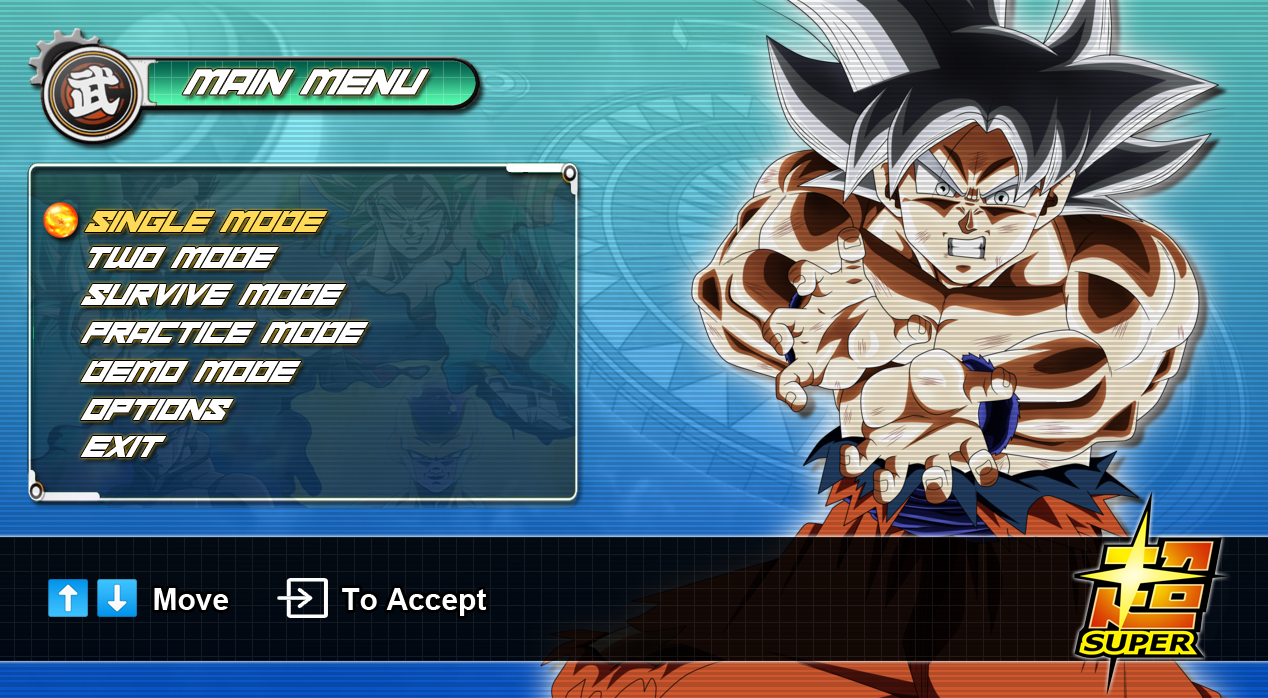Click Exit to quit the game
Screen dimensions: 1268x698
point(122,446)
